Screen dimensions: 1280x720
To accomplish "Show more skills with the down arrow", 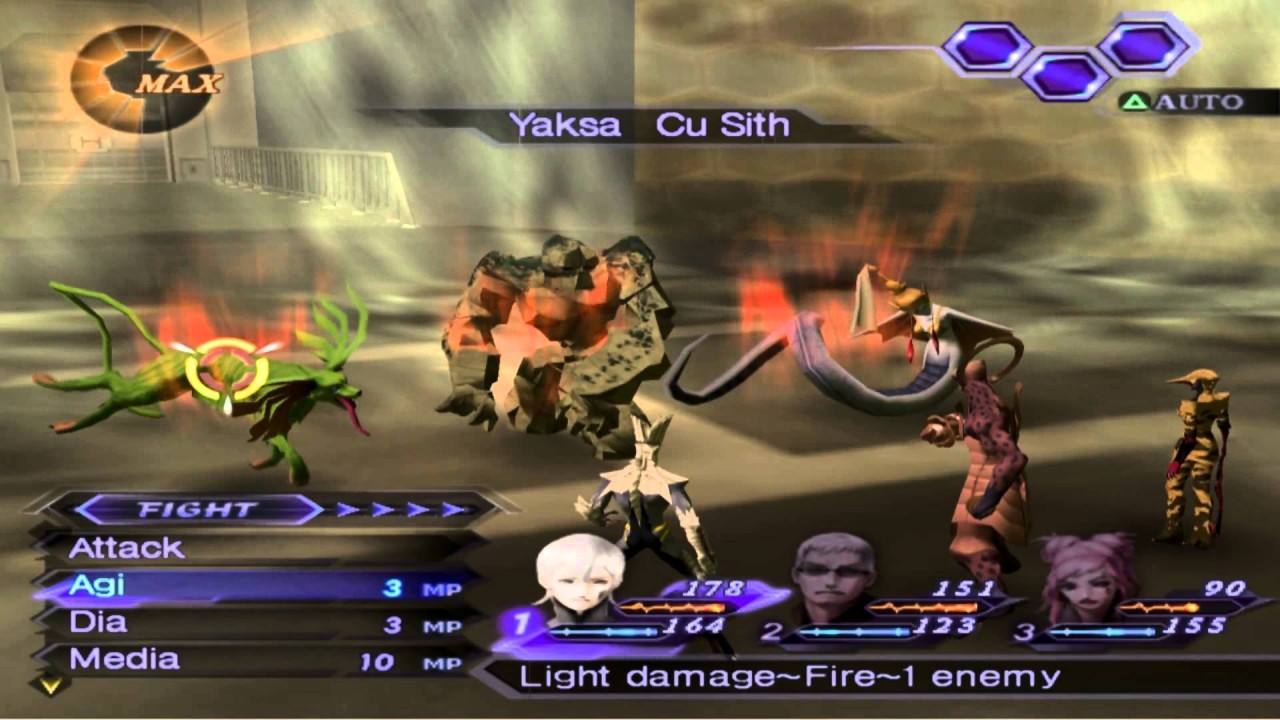I will (x=49, y=686).
